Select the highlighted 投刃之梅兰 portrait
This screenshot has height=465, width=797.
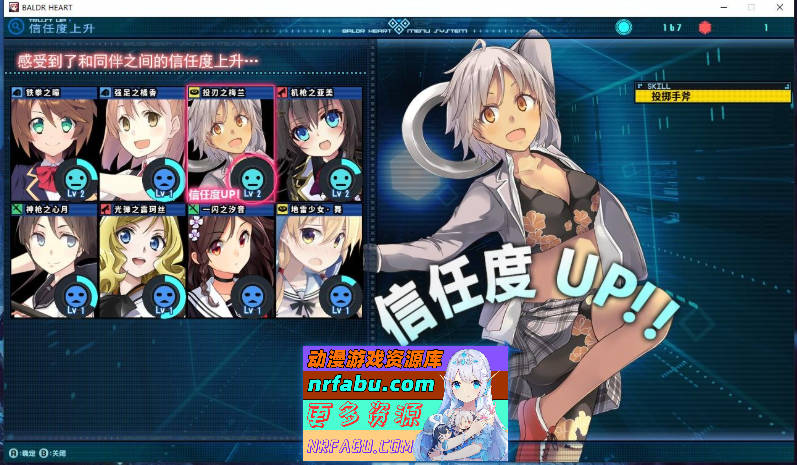[230, 145]
